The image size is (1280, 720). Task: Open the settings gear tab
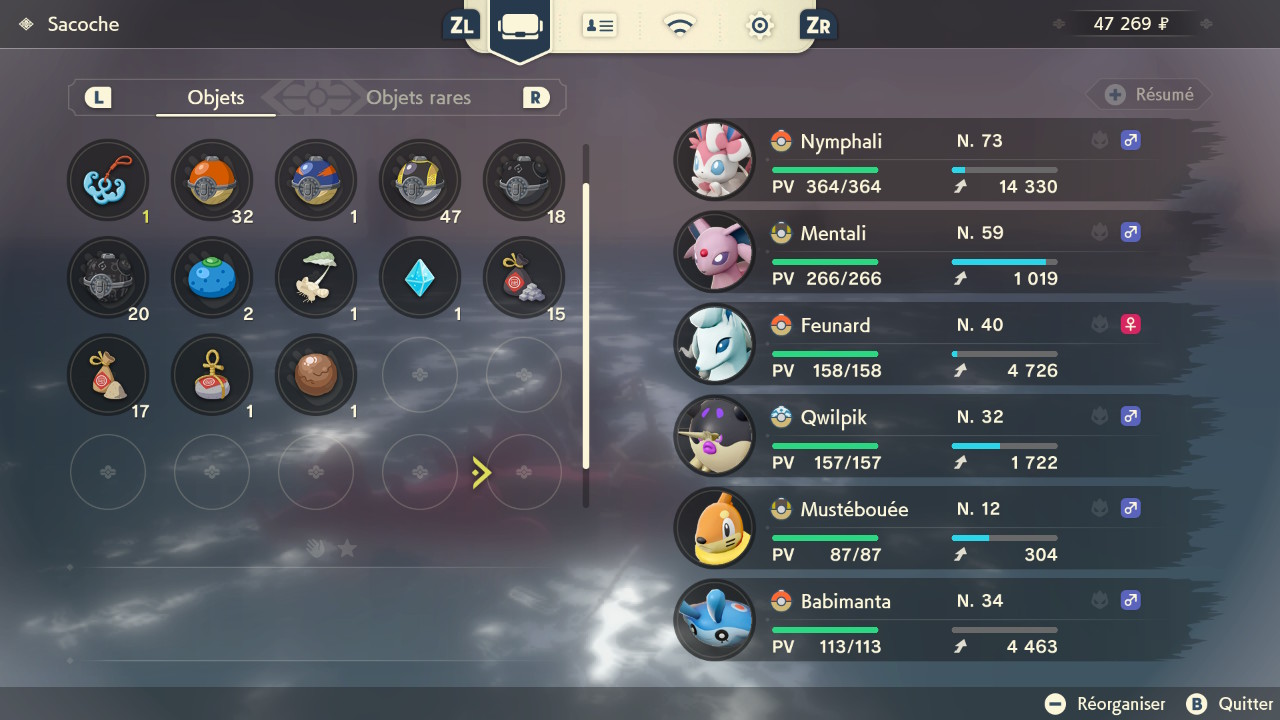[x=760, y=25]
